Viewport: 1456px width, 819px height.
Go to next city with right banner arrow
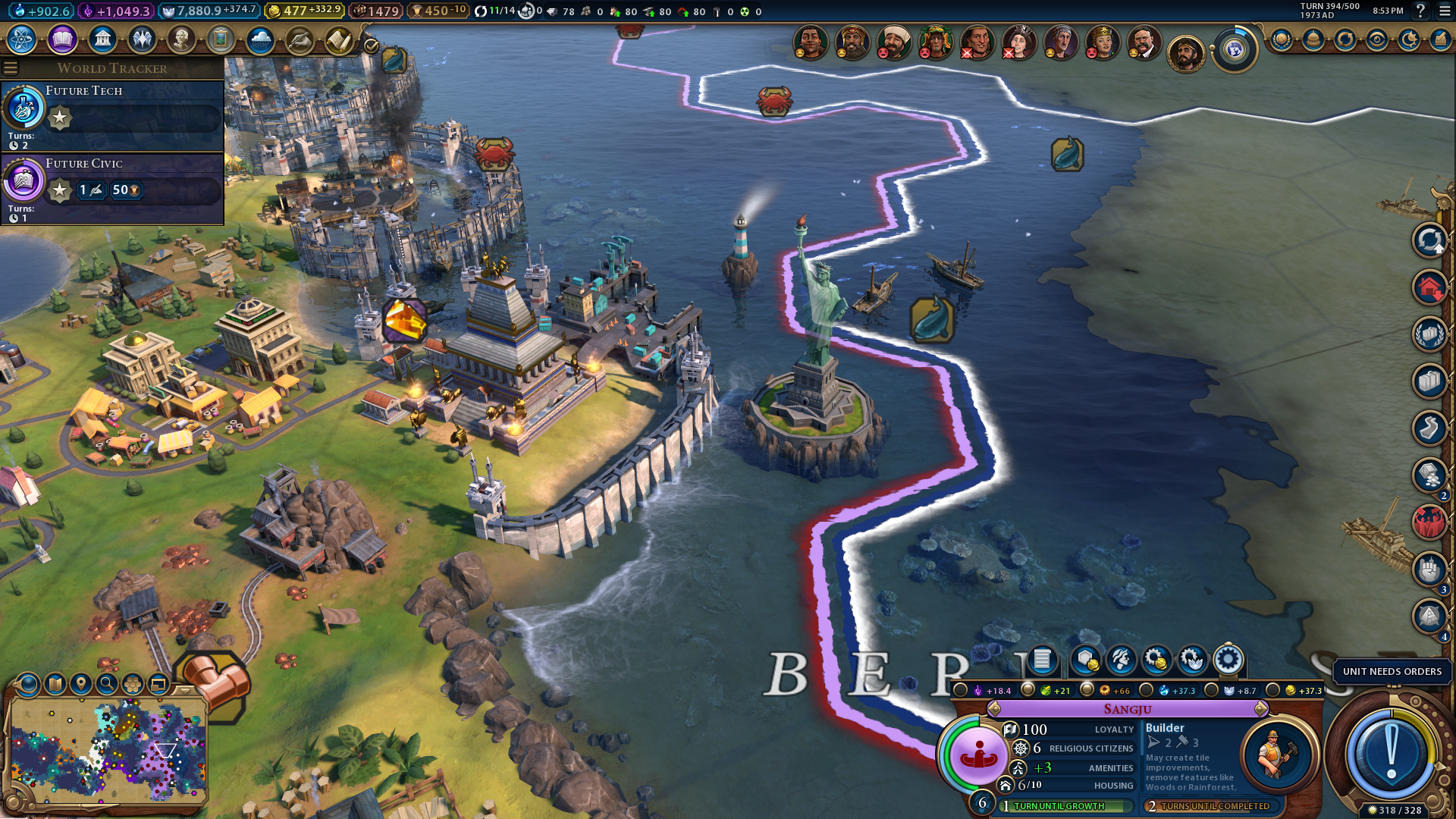pos(1260,709)
